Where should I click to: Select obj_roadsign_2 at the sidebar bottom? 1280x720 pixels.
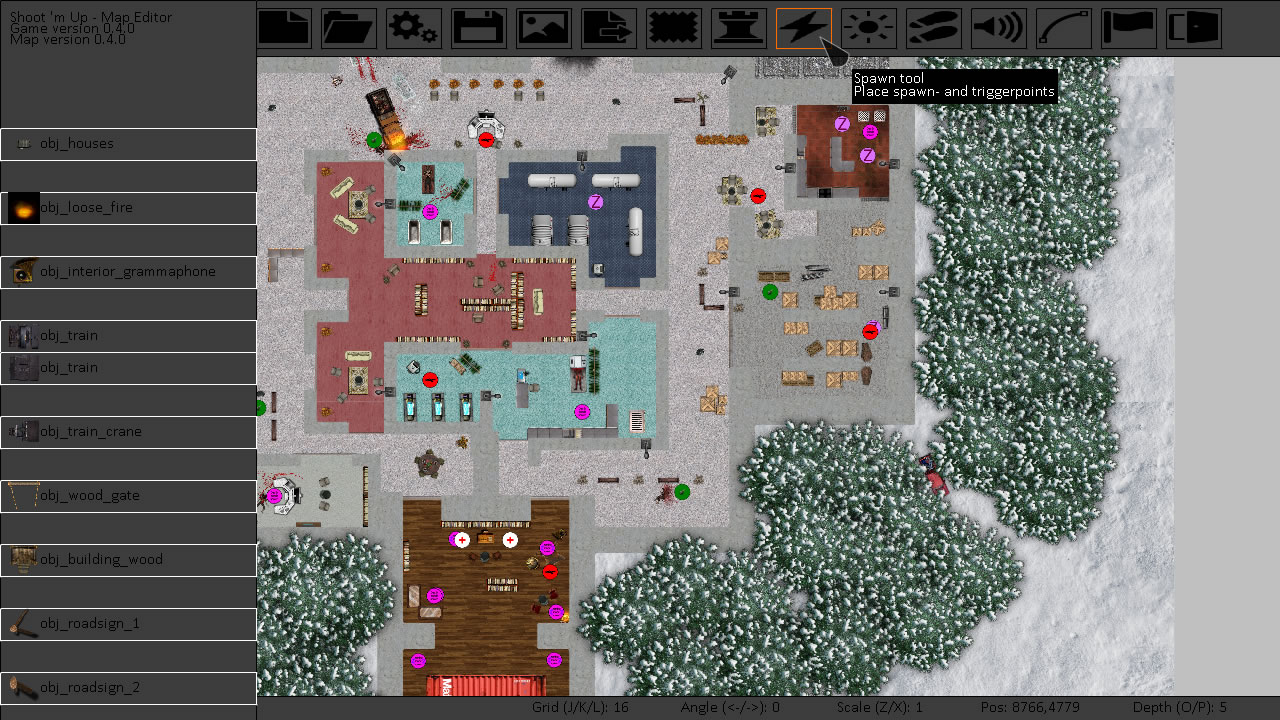click(128, 687)
